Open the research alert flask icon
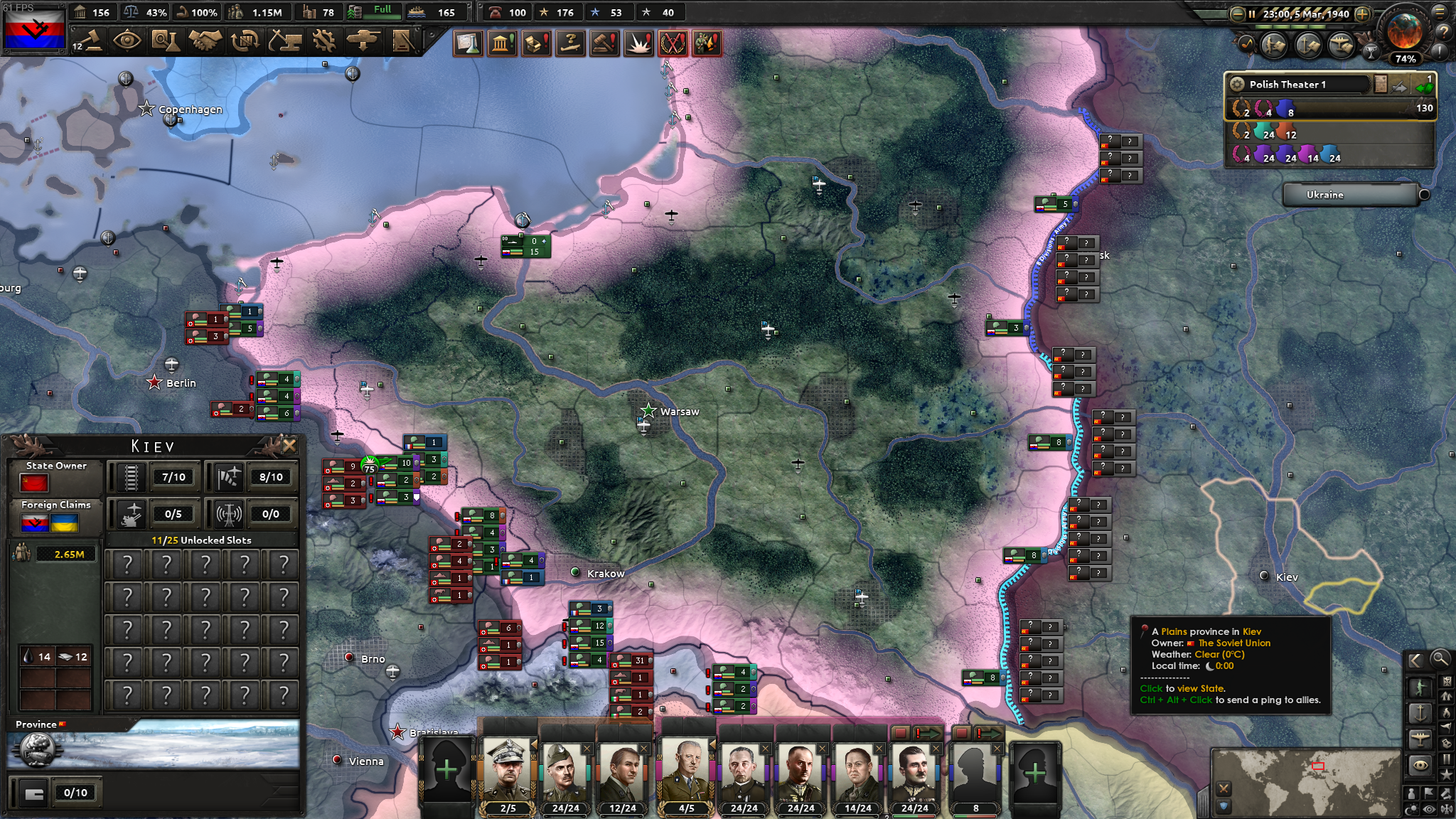The image size is (1456, 819). pos(468,43)
